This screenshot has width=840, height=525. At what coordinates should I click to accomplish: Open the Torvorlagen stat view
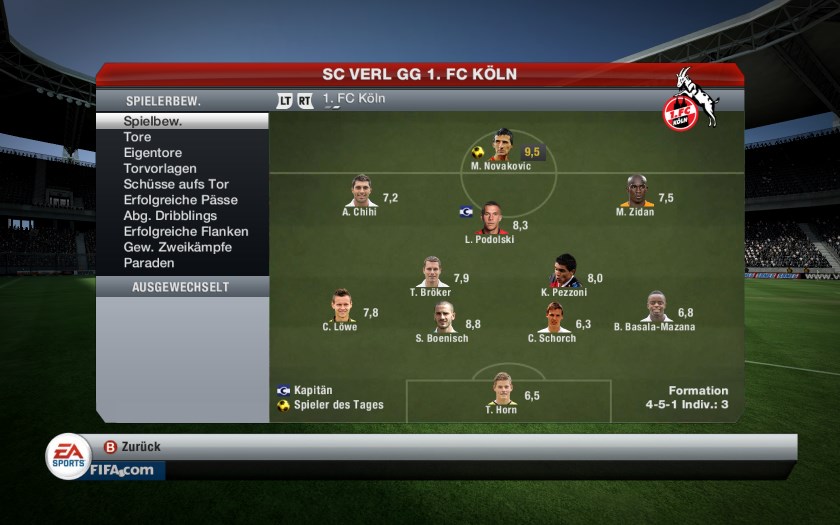[160, 169]
